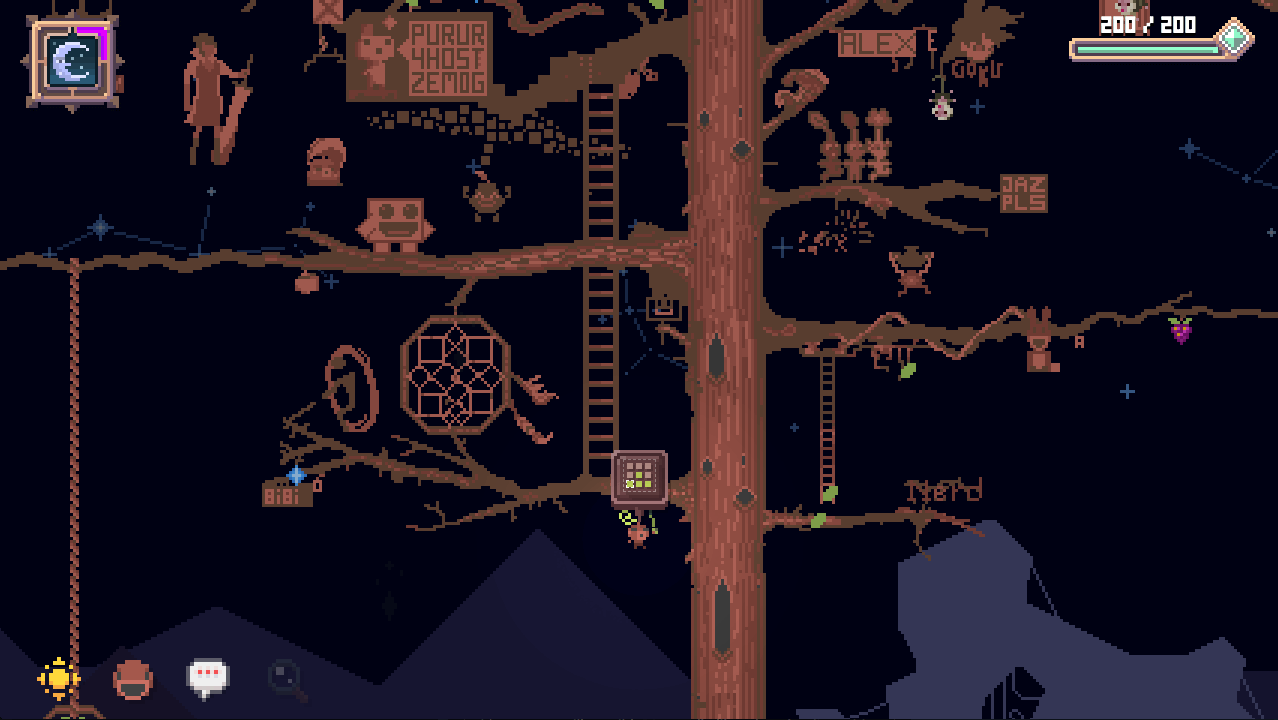The height and width of the screenshot is (720, 1278).
Task: Activate the dimmed magnifying glass icon
Action: point(286,679)
